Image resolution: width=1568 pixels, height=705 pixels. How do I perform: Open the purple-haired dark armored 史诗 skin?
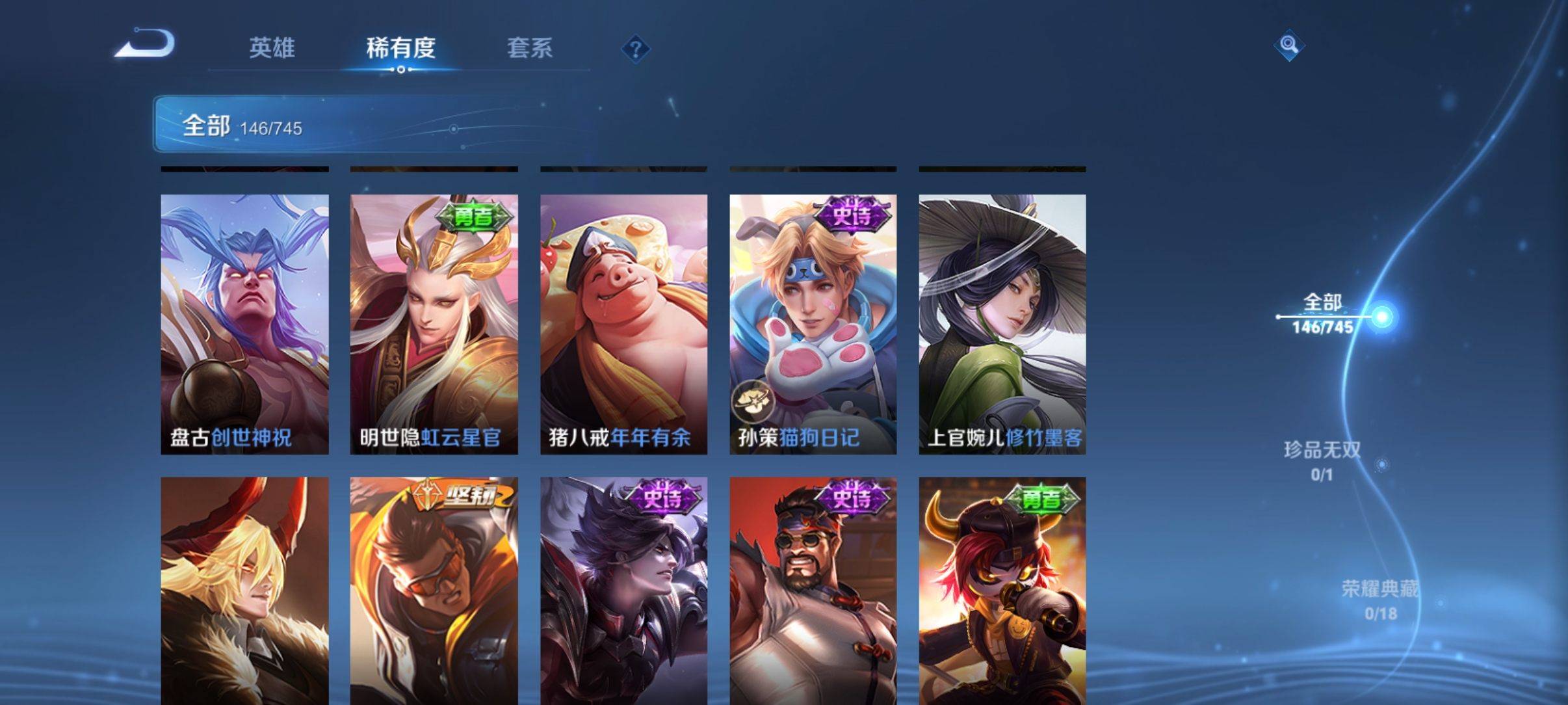tap(623, 591)
